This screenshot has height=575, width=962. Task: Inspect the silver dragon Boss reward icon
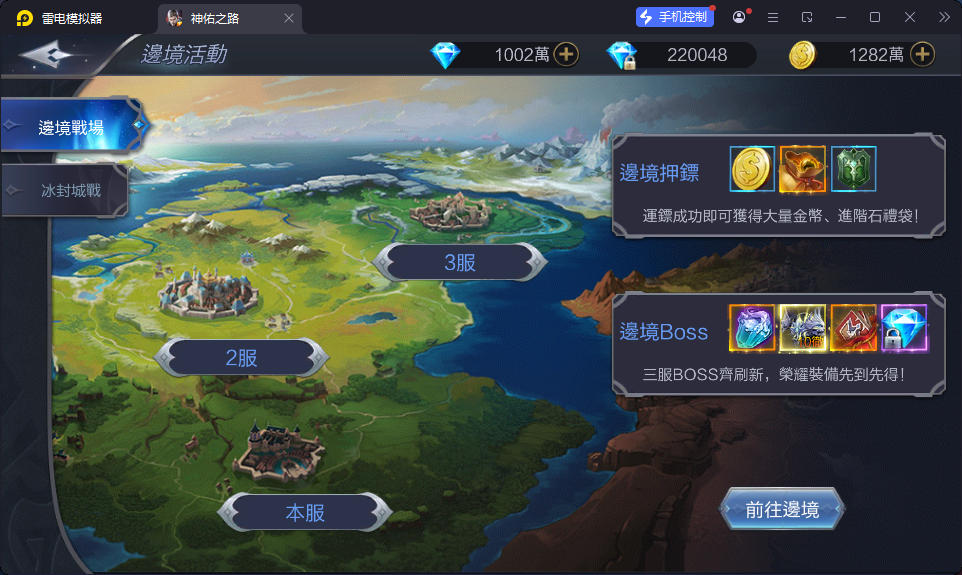802,328
